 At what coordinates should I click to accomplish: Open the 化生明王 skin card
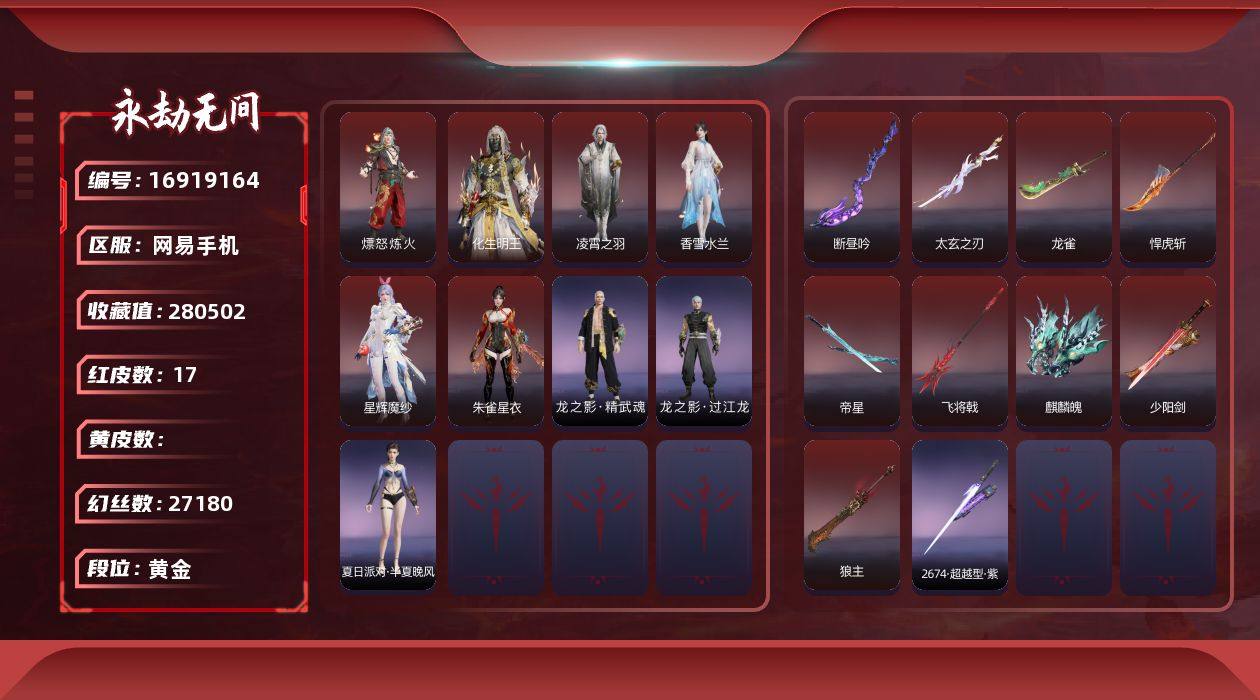496,186
